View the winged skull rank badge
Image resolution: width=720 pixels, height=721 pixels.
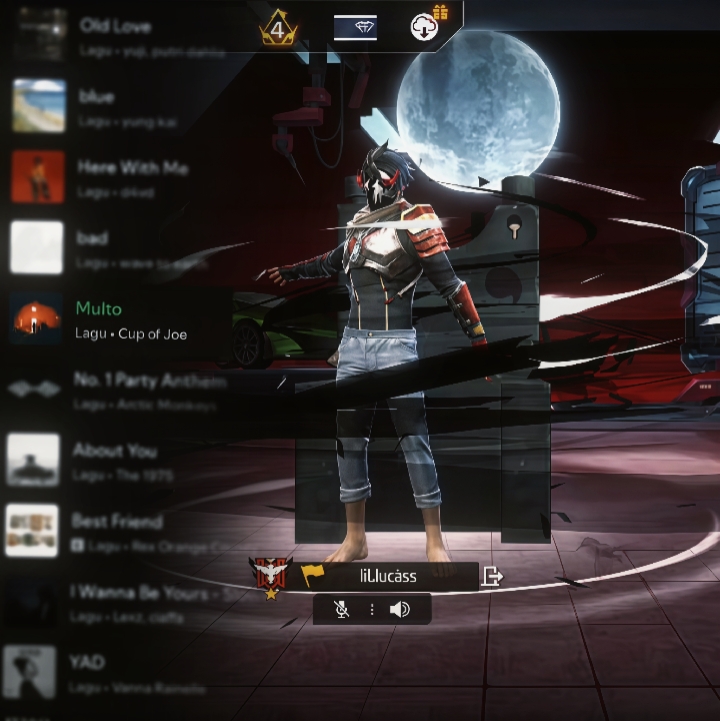pos(270,574)
